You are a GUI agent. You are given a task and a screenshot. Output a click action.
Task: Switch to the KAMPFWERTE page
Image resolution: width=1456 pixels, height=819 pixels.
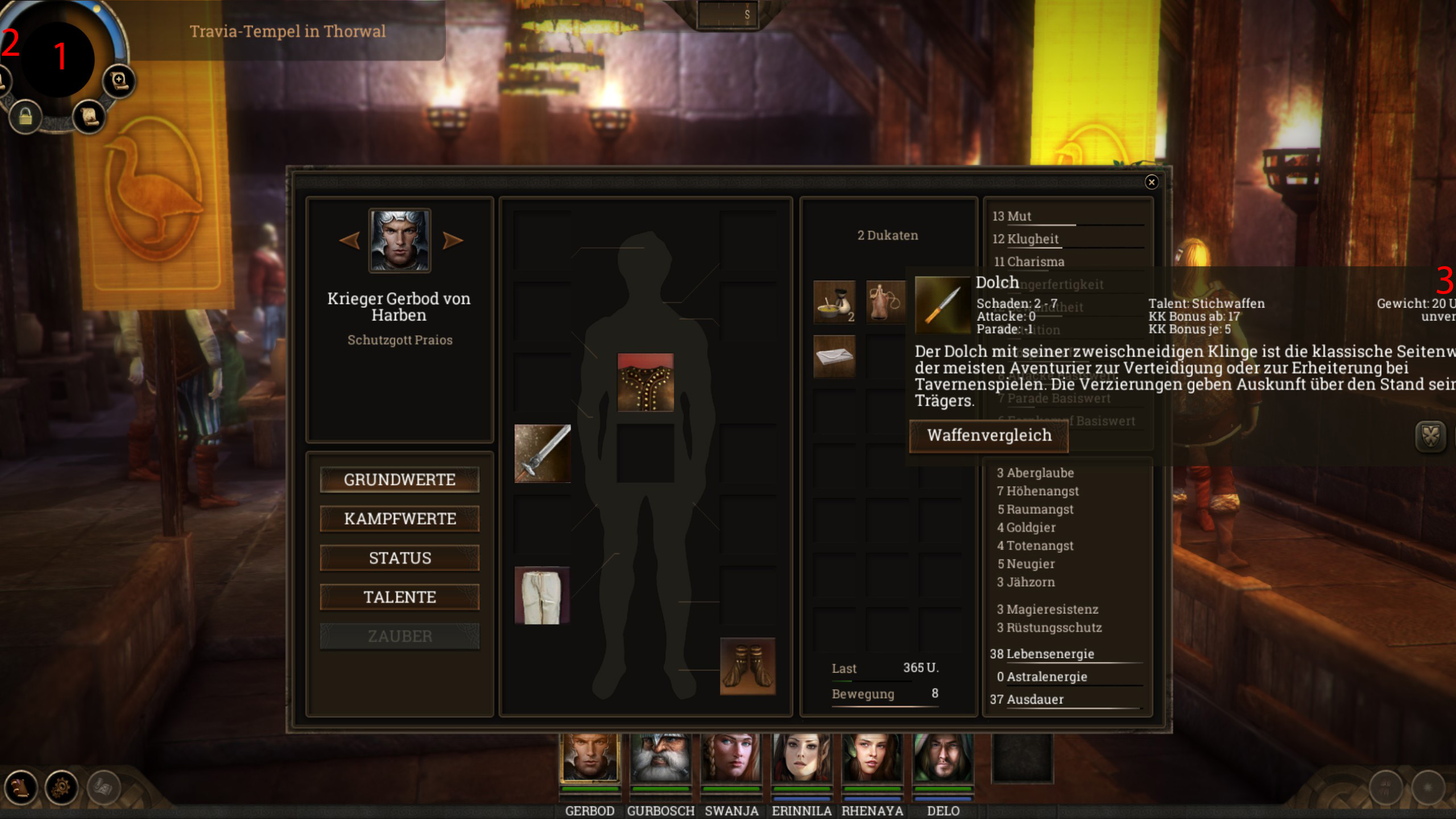click(x=399, y=519)
